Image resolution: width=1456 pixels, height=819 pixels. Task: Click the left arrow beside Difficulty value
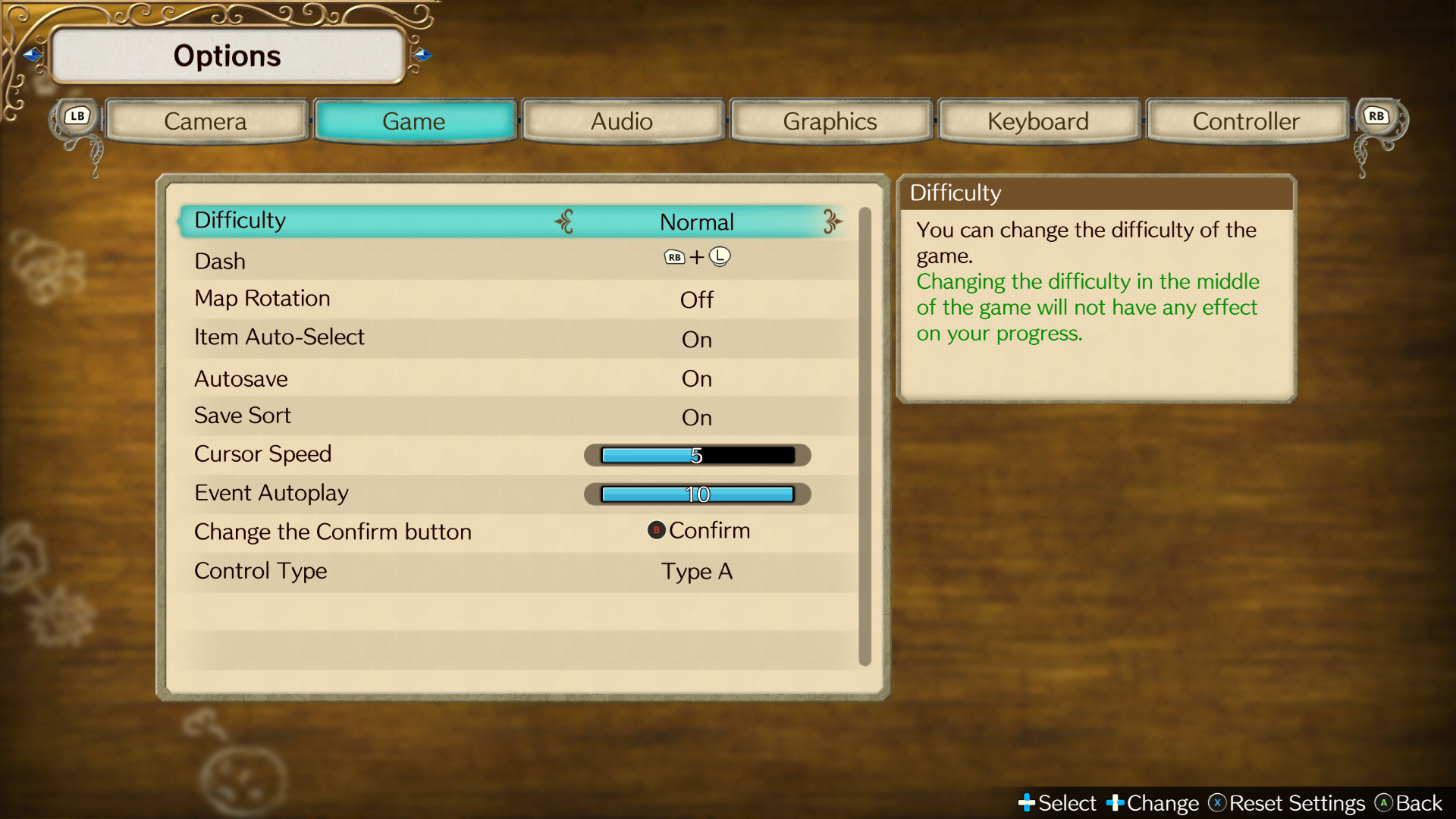click(564, 221)
